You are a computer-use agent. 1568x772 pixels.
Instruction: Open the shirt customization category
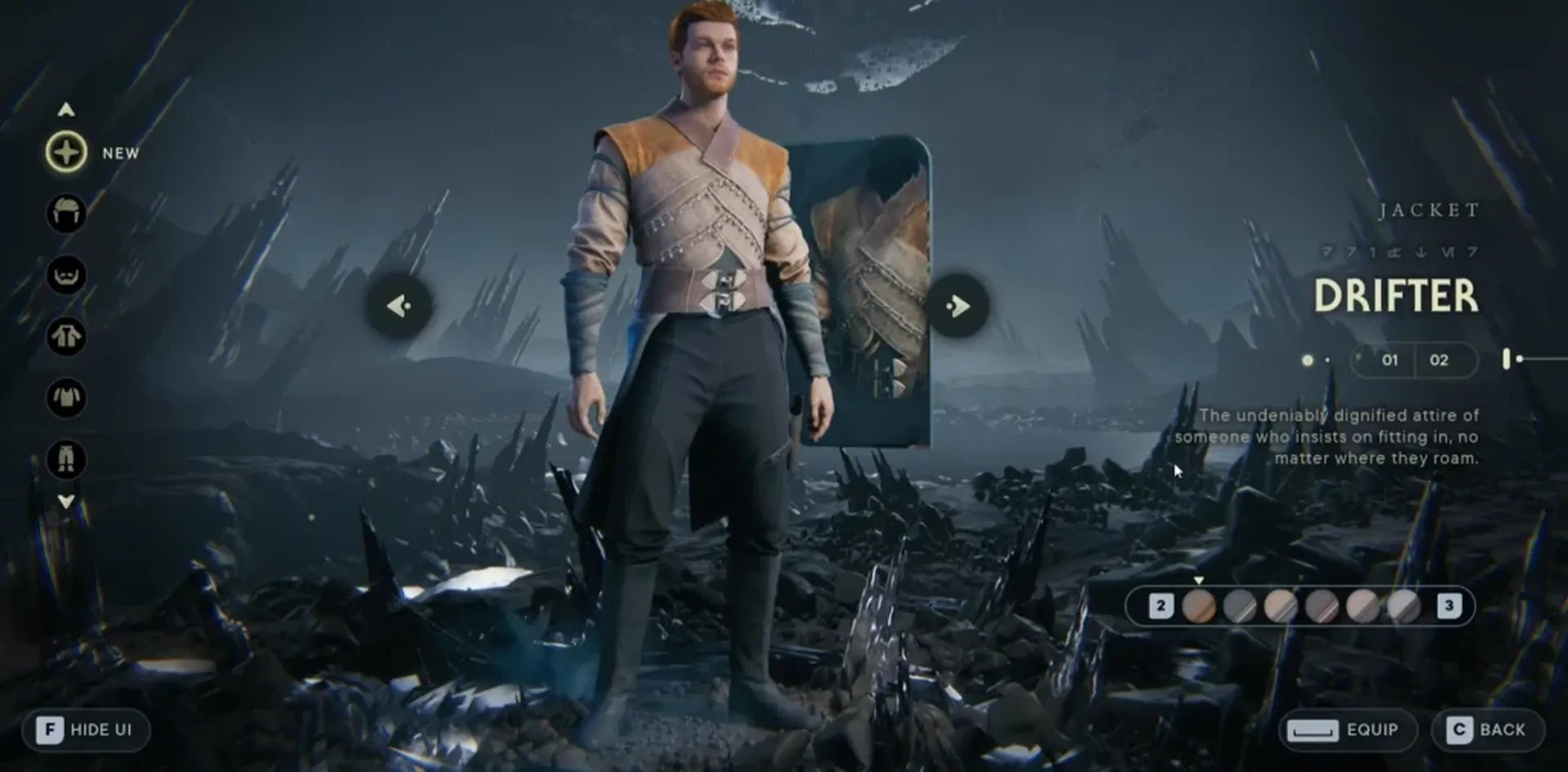(66, 398)
